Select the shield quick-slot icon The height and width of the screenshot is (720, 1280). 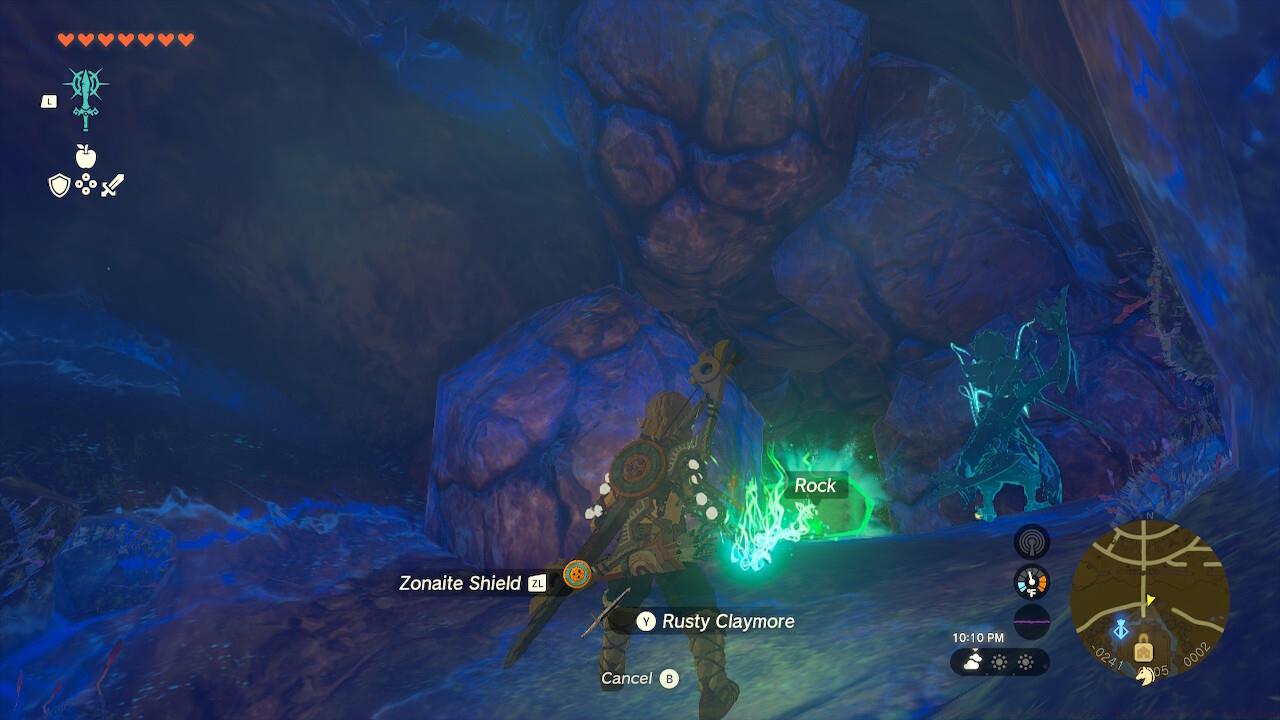point(59,184)
